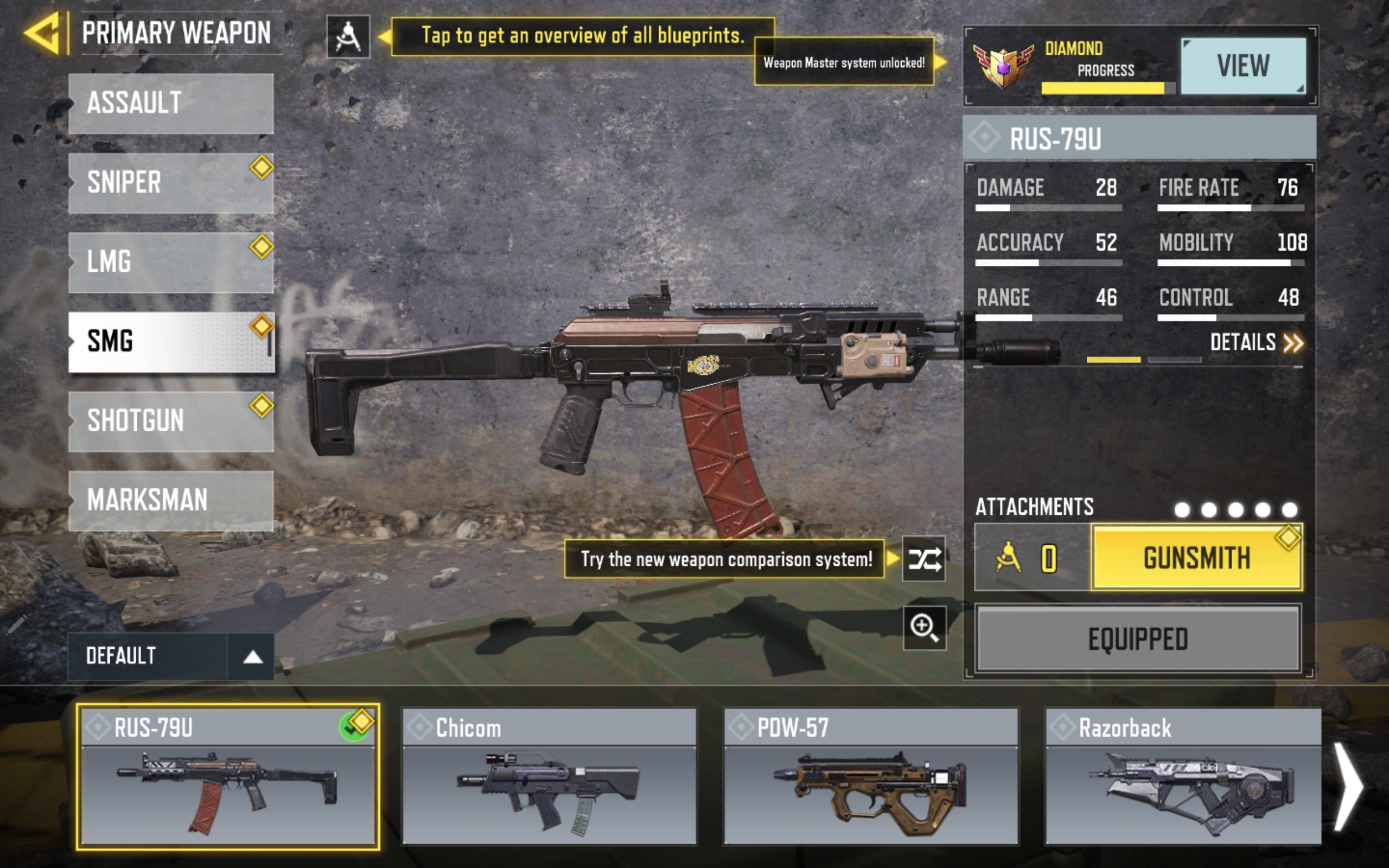Select the Razorback weapon card
This screenshot has height=868, width=1389.
coord(1182,776)
